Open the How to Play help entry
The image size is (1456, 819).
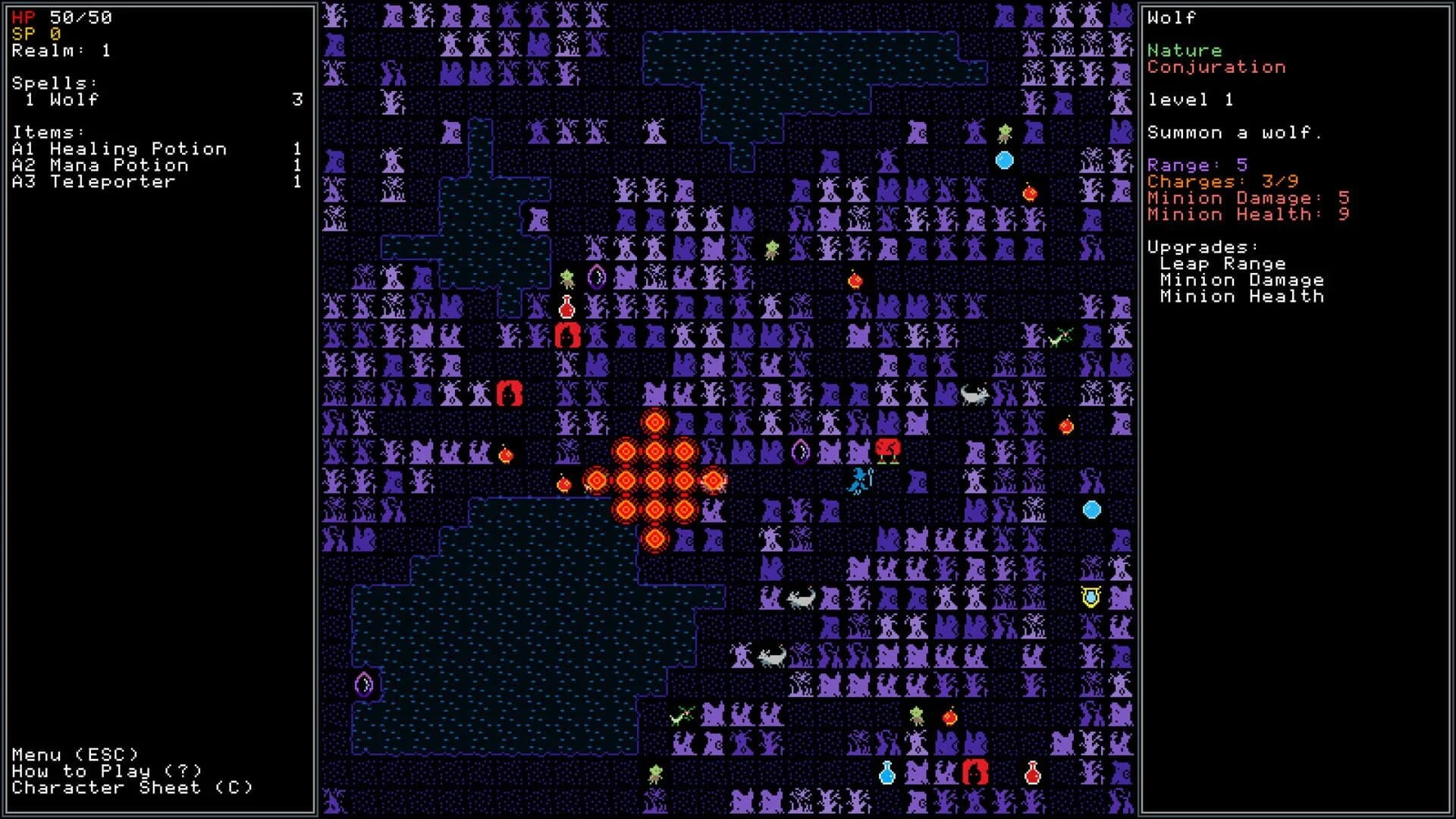pos(106,770)
